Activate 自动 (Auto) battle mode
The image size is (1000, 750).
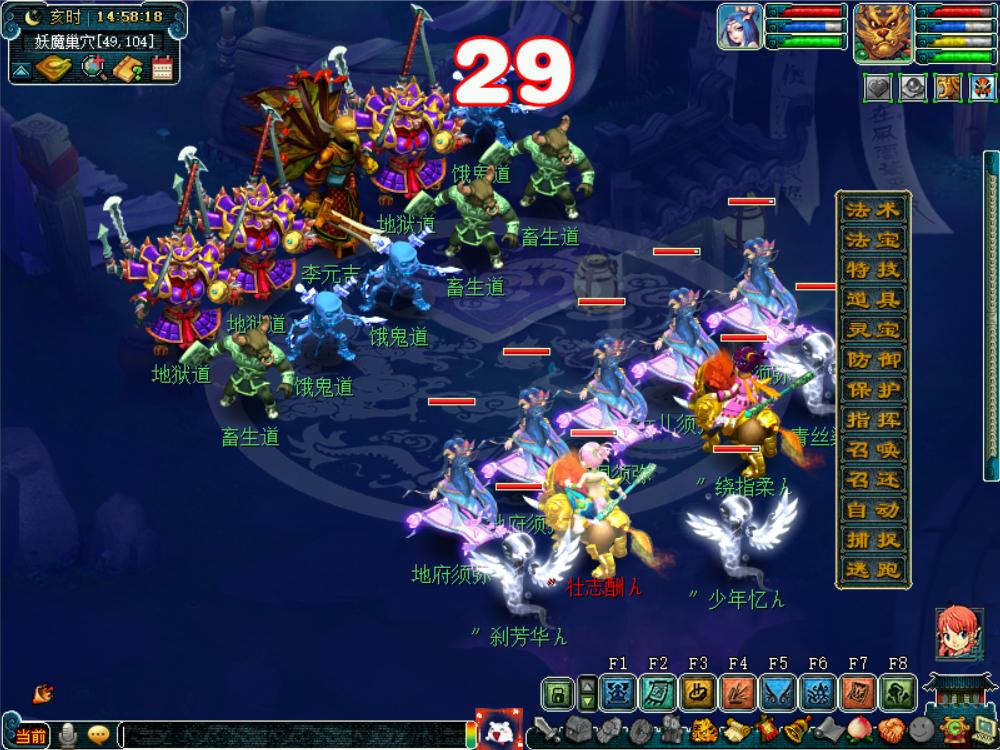[873, 509]
